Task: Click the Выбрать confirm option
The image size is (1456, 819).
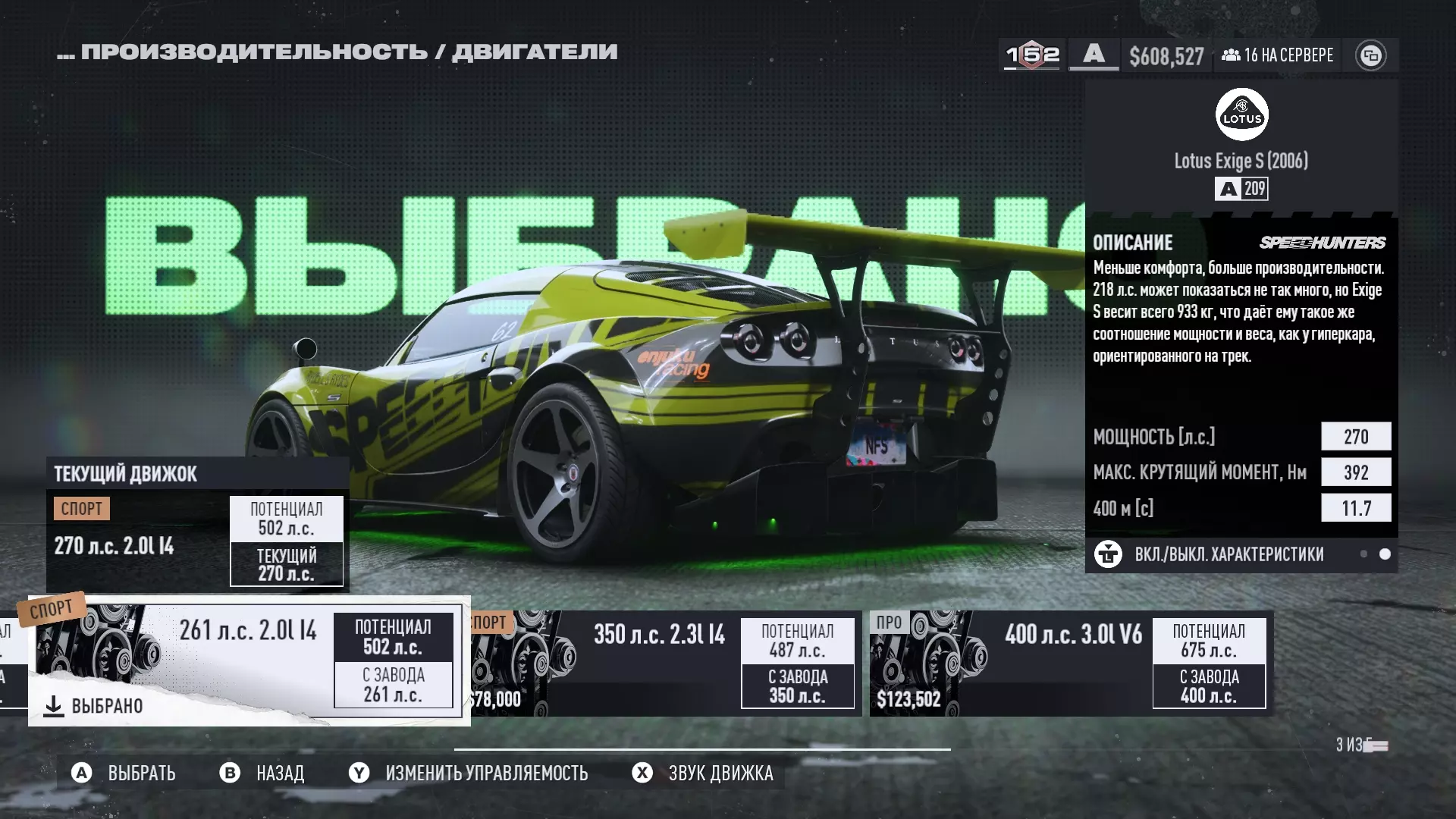Action: (124, 773)
